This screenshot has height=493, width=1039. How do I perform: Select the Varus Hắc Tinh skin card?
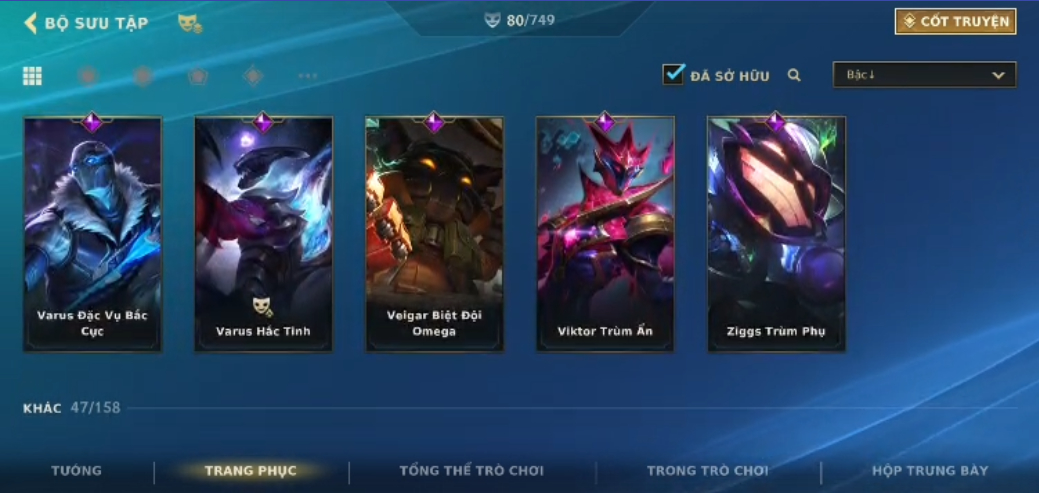(x=263, y=235)
